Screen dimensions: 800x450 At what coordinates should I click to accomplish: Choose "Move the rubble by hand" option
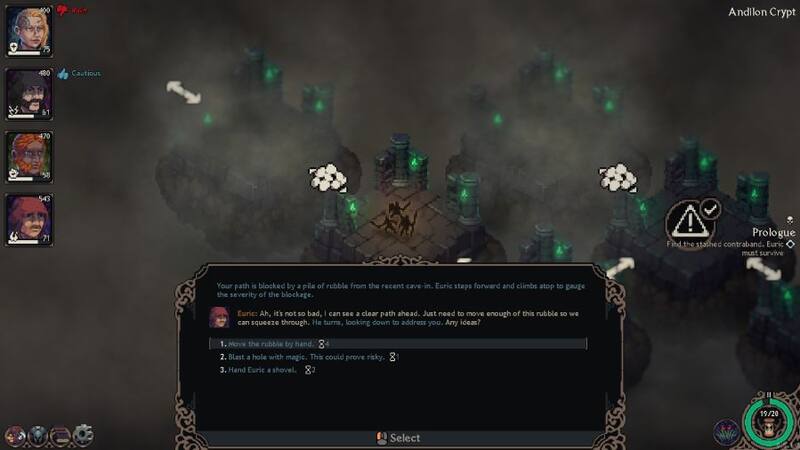pos(264,344)
